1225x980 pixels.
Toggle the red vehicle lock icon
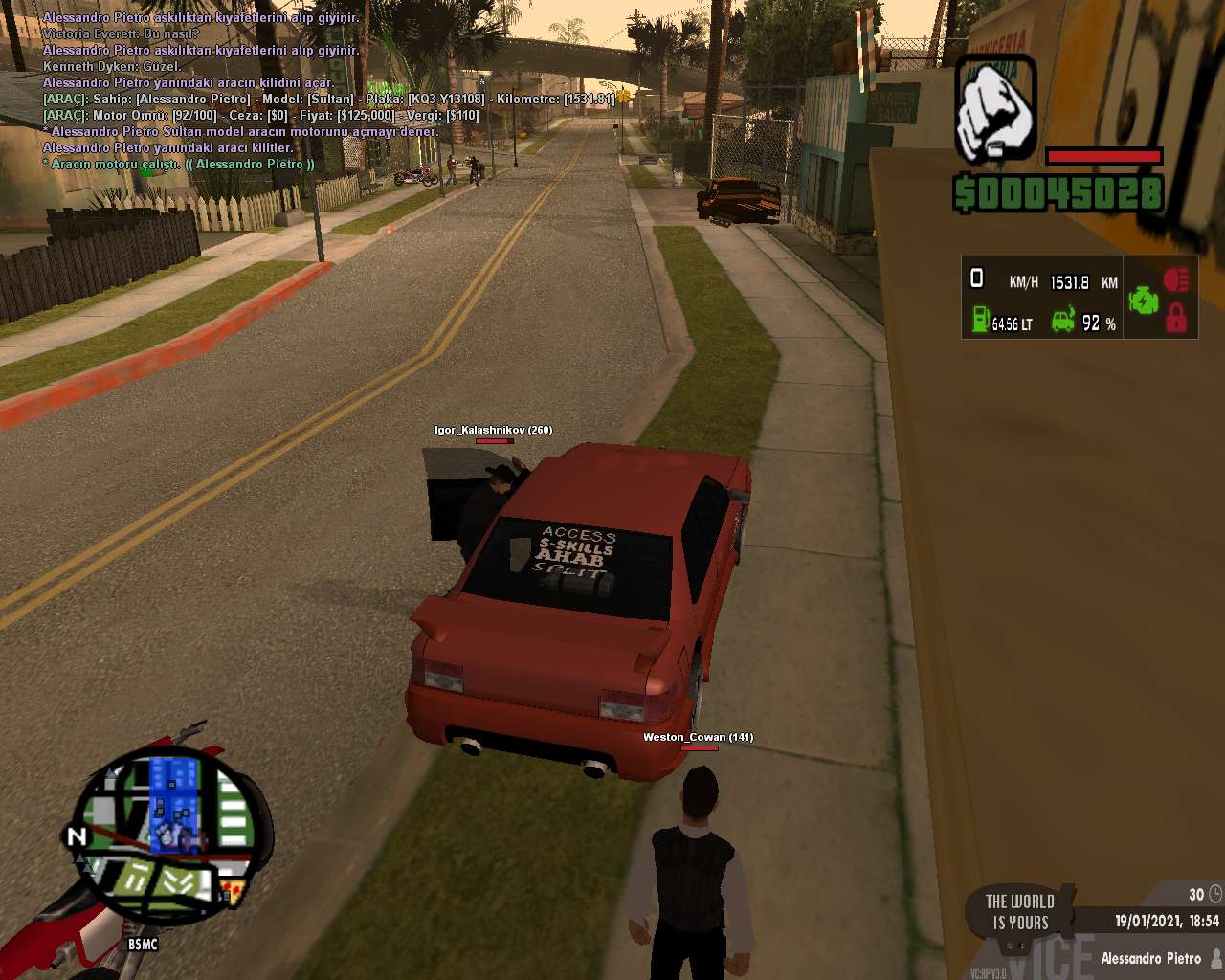point(1176,319)
